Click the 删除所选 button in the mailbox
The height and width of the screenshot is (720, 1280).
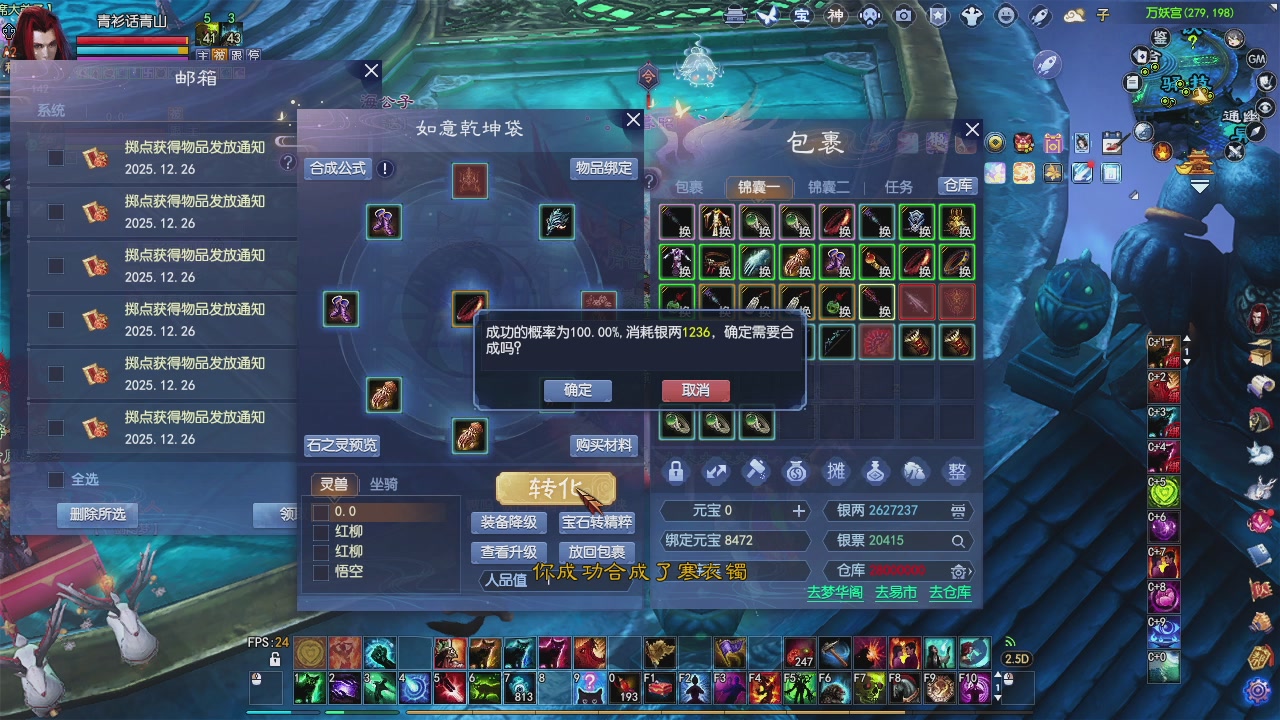click(97, 515)
